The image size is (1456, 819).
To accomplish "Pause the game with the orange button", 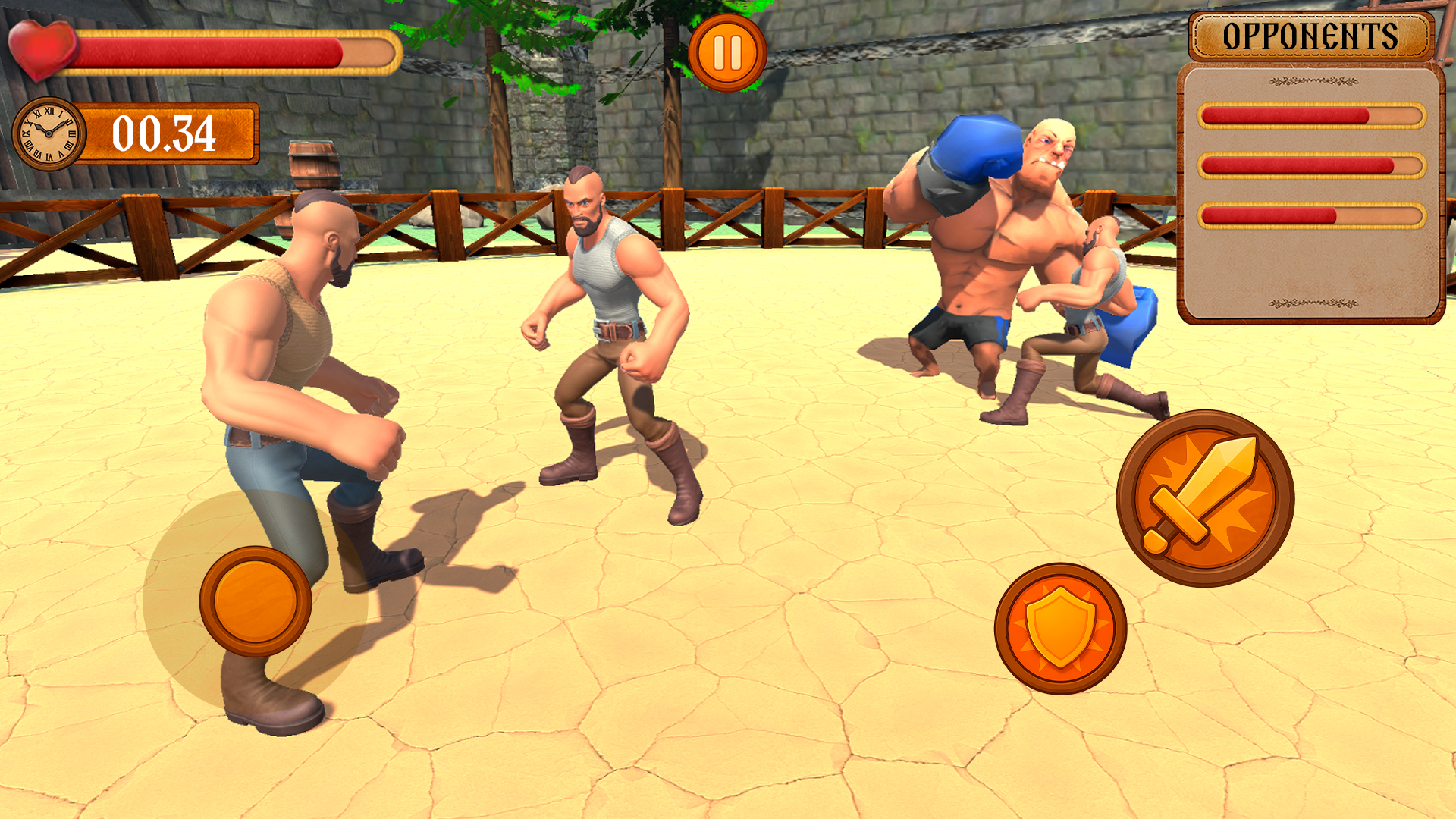I will 727,53.
